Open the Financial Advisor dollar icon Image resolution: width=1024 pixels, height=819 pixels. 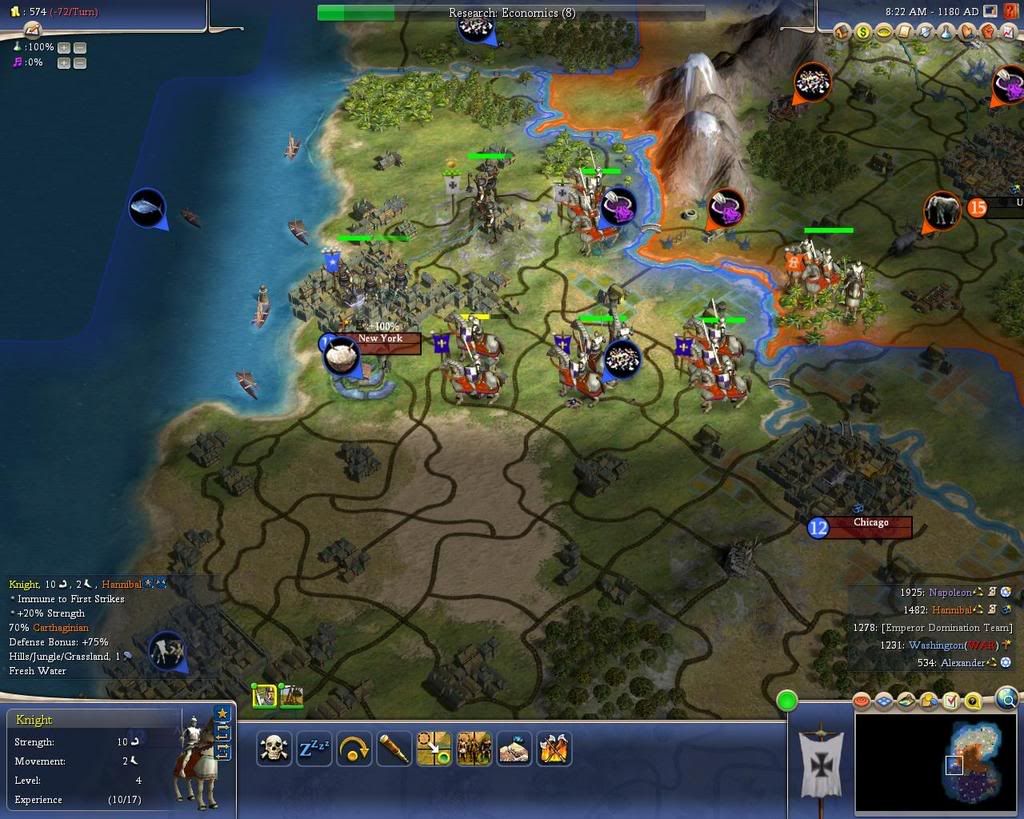click(x=864, y=33)
